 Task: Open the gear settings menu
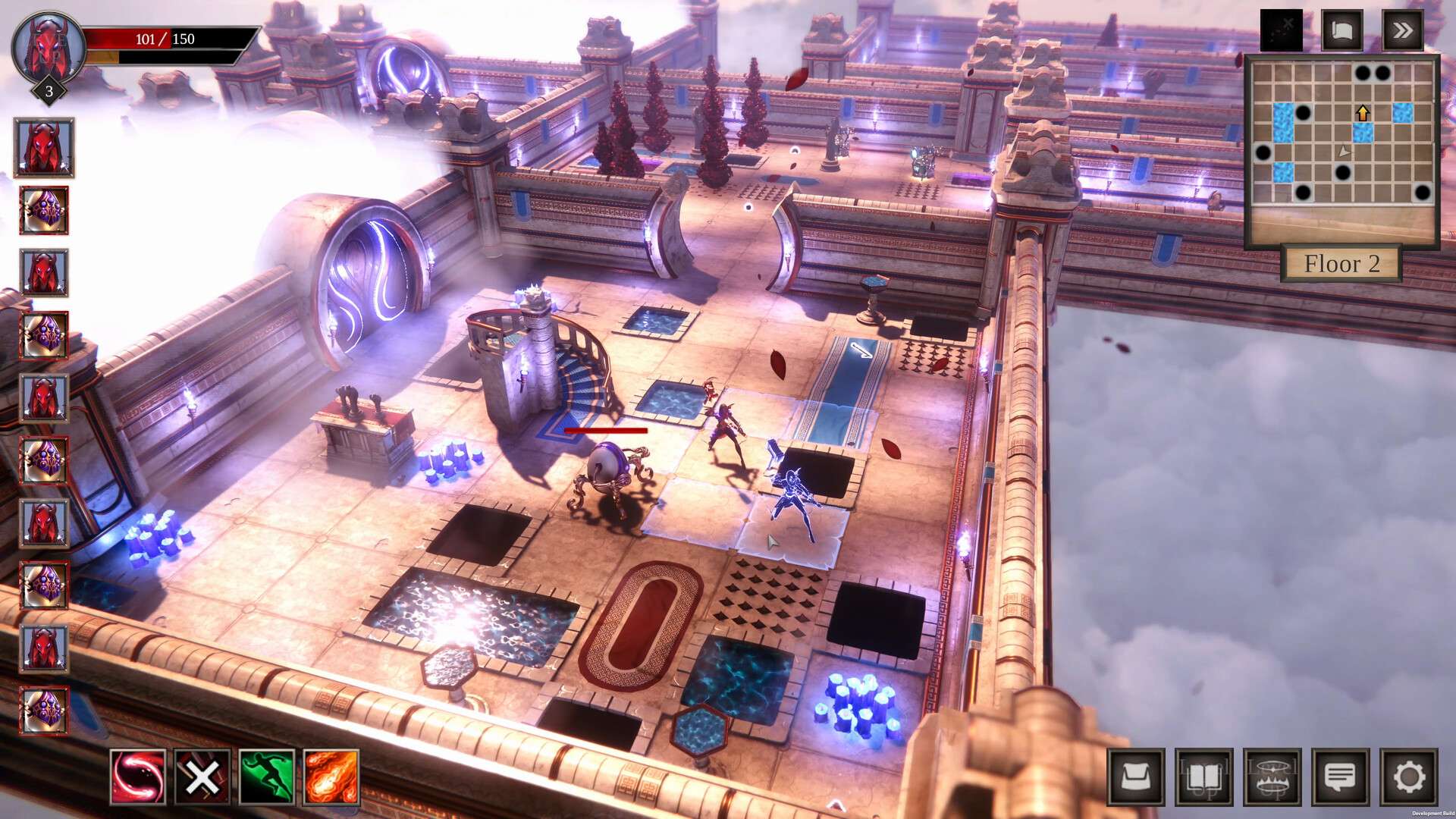[x=1408, y=777]
